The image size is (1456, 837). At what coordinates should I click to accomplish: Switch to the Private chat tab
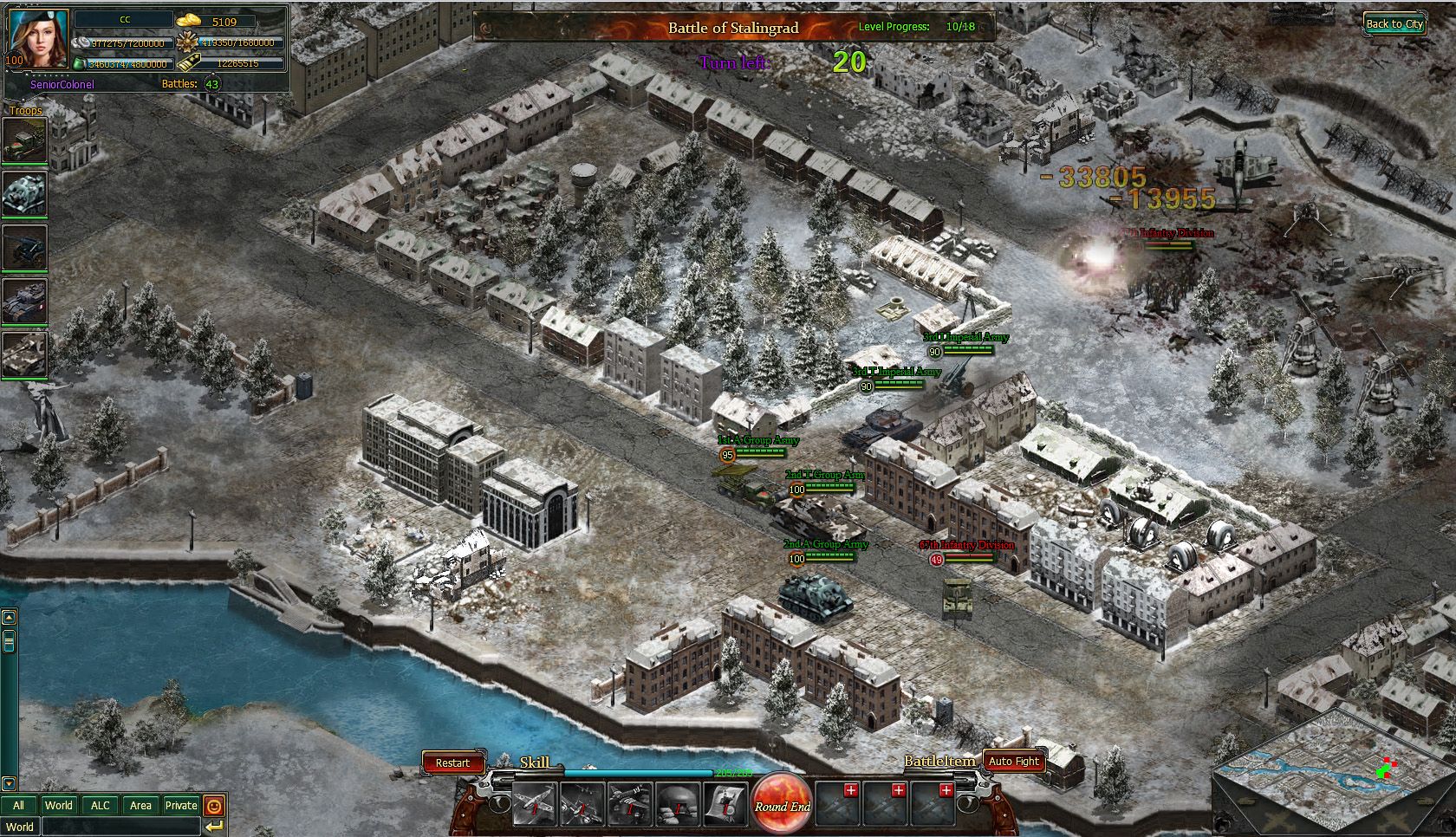(181, 805)
